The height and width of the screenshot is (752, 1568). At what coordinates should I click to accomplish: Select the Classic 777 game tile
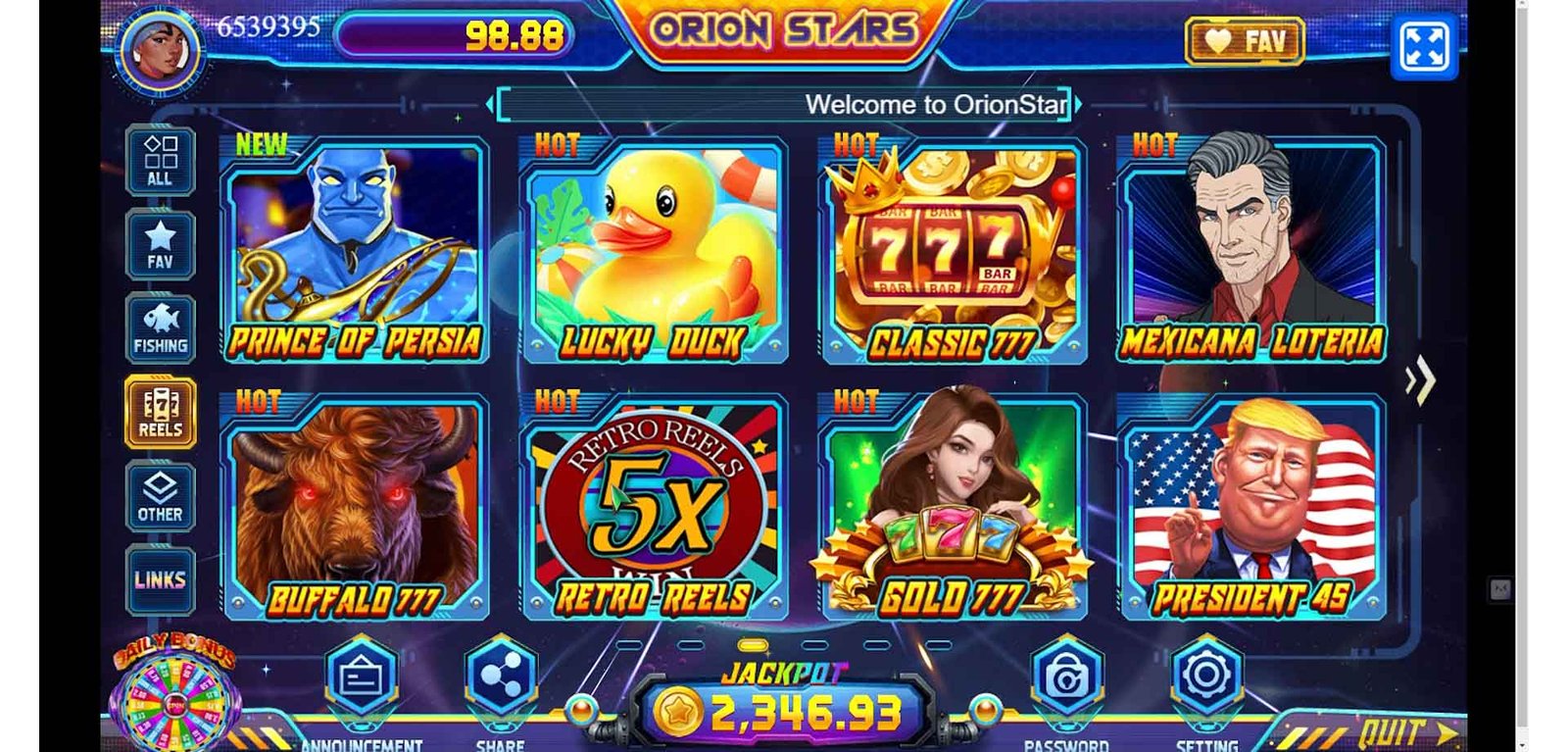tap(953, 250)
